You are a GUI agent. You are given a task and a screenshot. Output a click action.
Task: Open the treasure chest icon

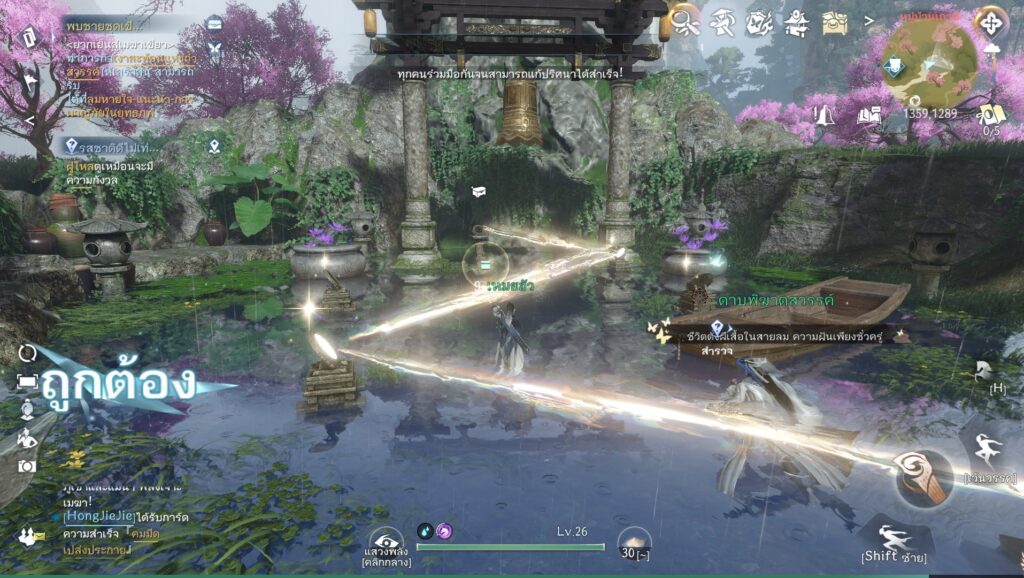[x=834, y=23]
